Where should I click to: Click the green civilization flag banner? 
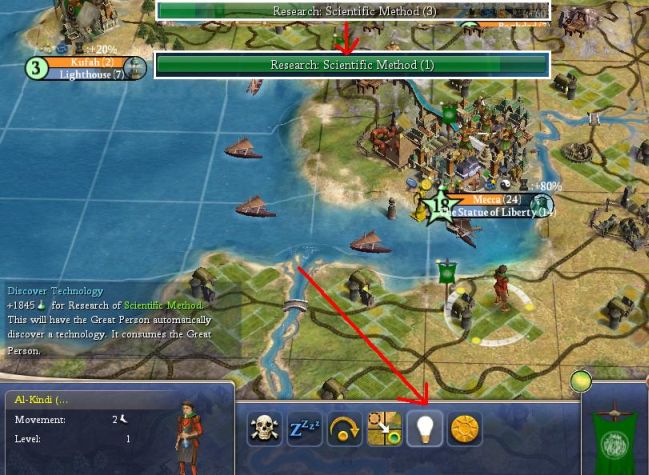[x=611, y=433]
